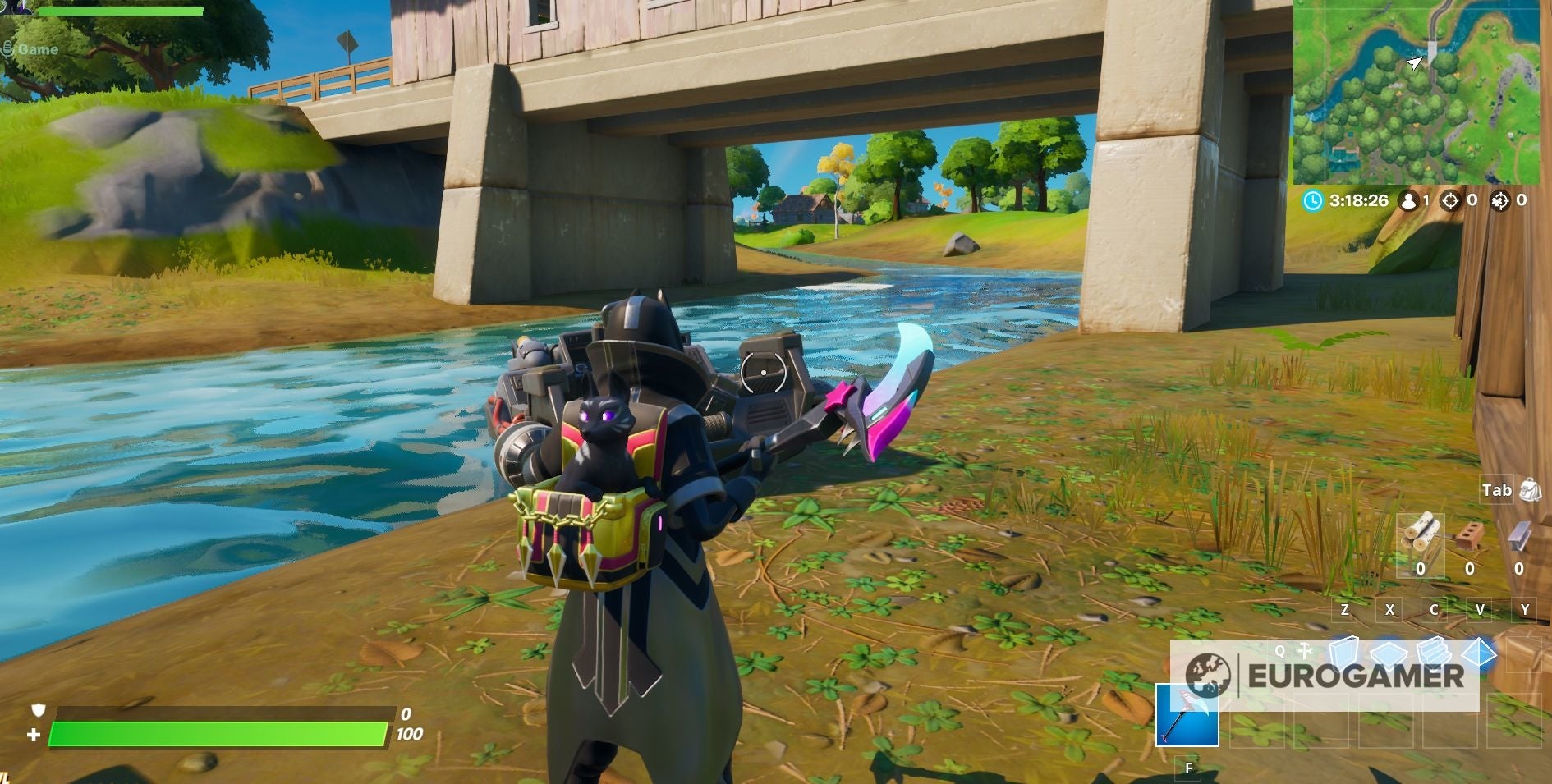Viewport: 1552px width, 784px height.
Task: Select the harvesting tool icon near Q
Action: [x=1303, y=650]
